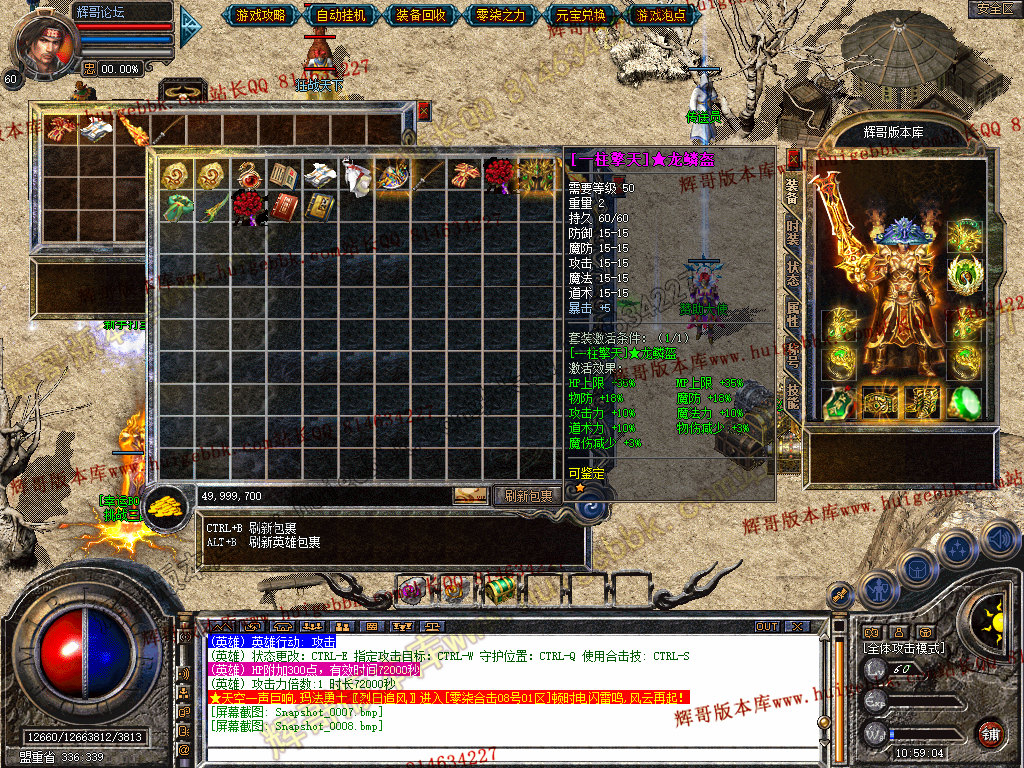Click the OUT button above the chat
This screenshot has height=768, width=1024.
click(766, 627)
